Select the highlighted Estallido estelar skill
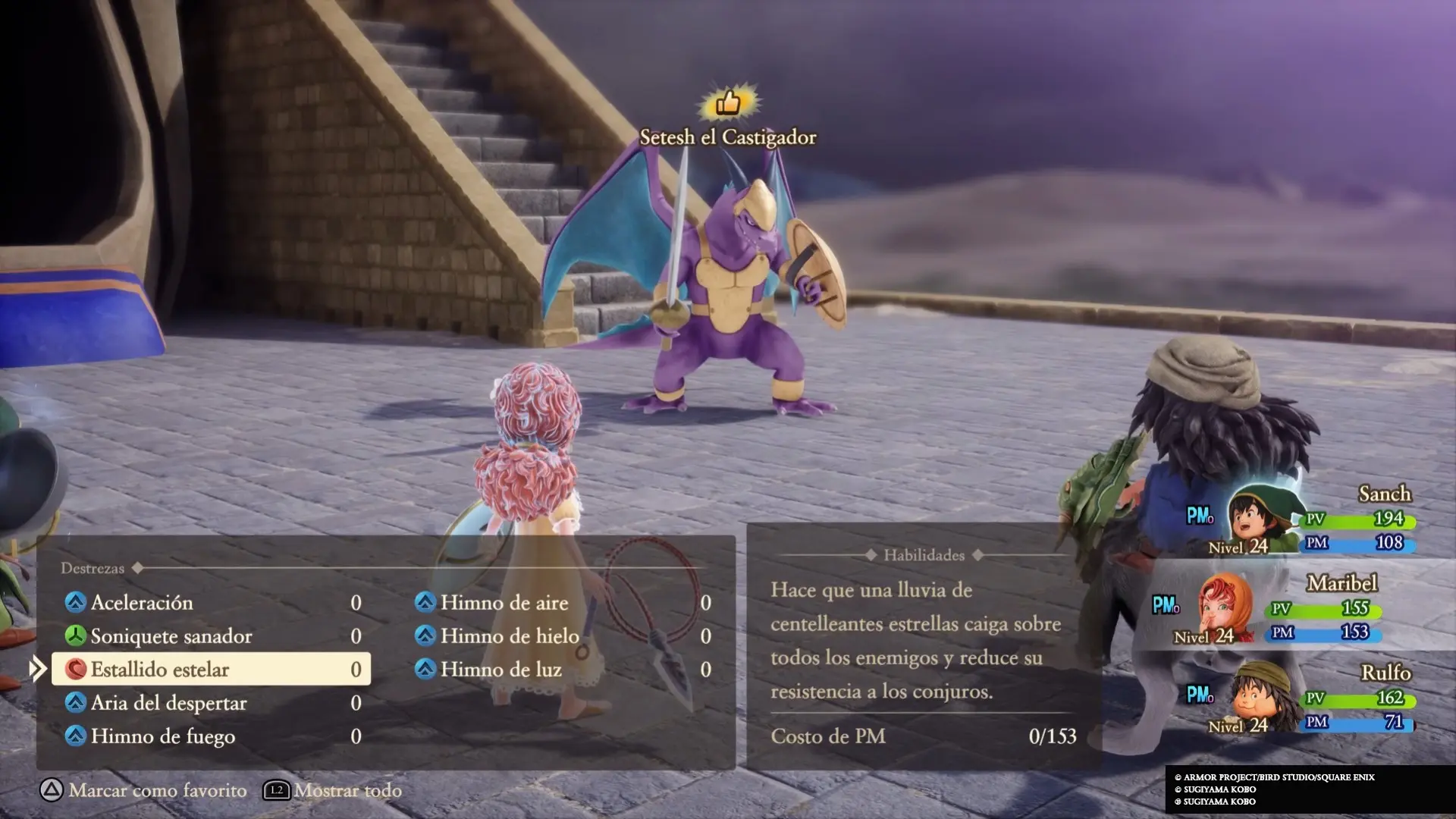 (x=211, y=670)
